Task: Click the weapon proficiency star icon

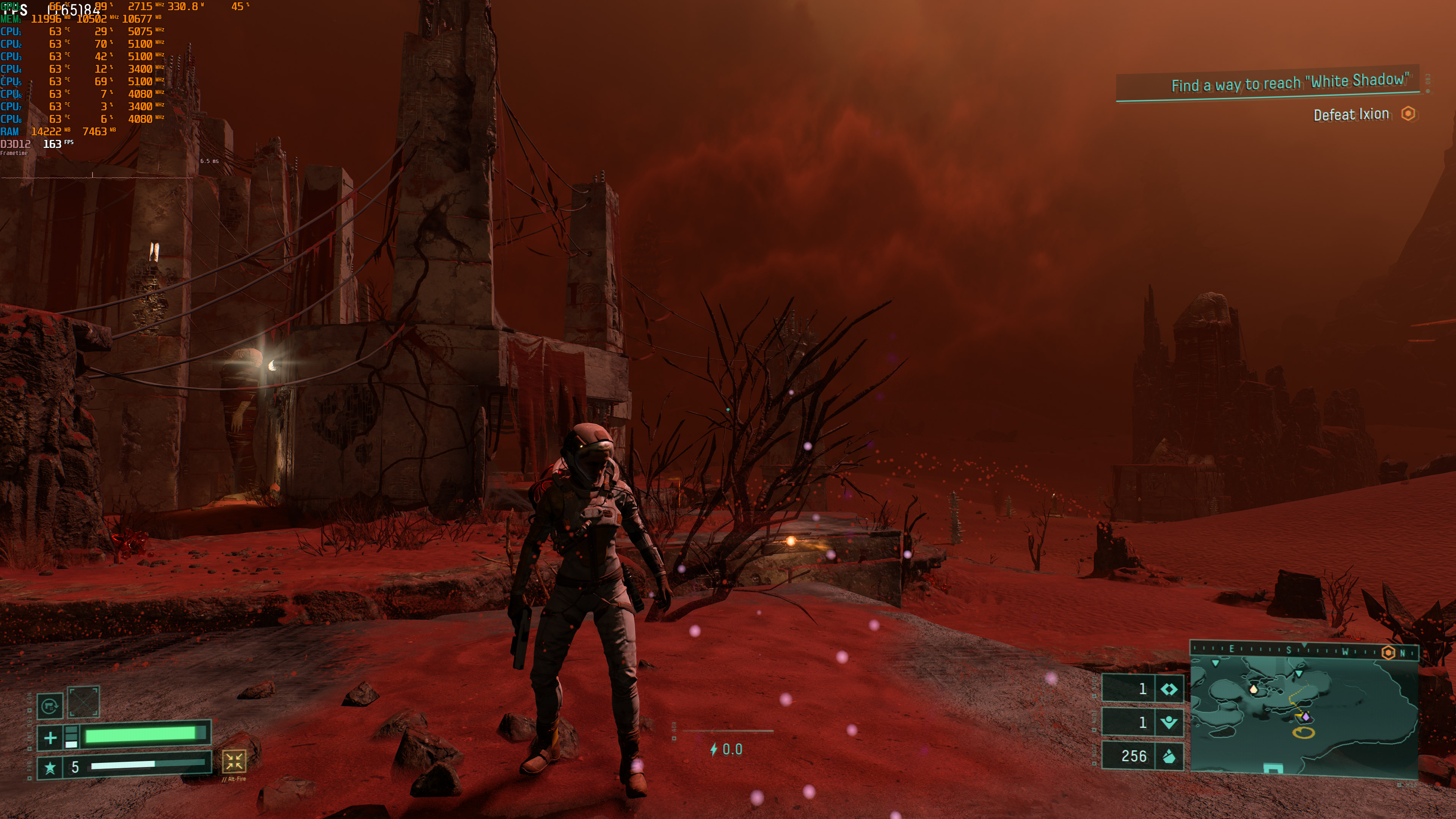Action: pos(50,767)
